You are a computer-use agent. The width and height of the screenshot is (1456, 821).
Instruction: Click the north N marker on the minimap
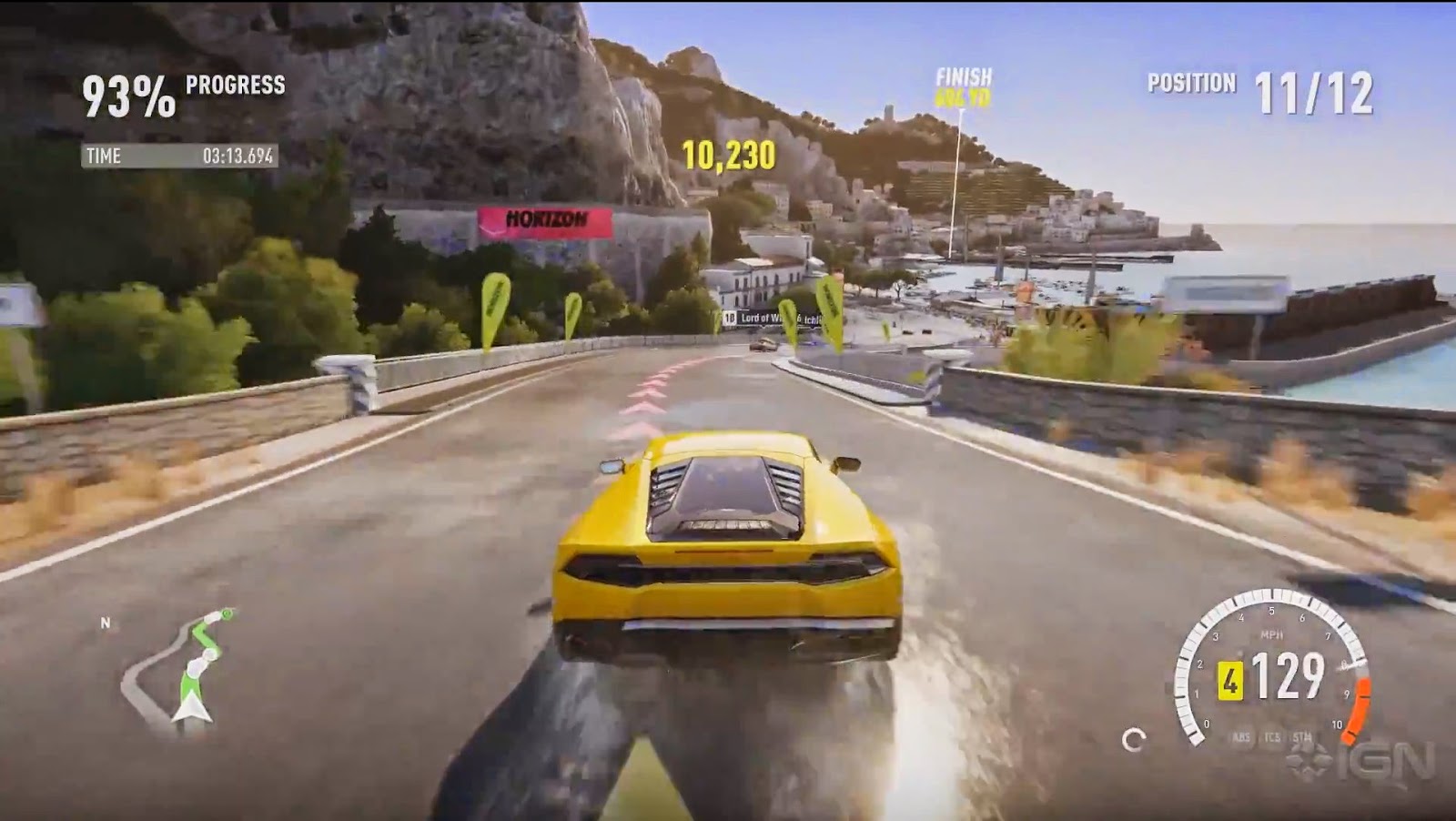coord(106,624)
